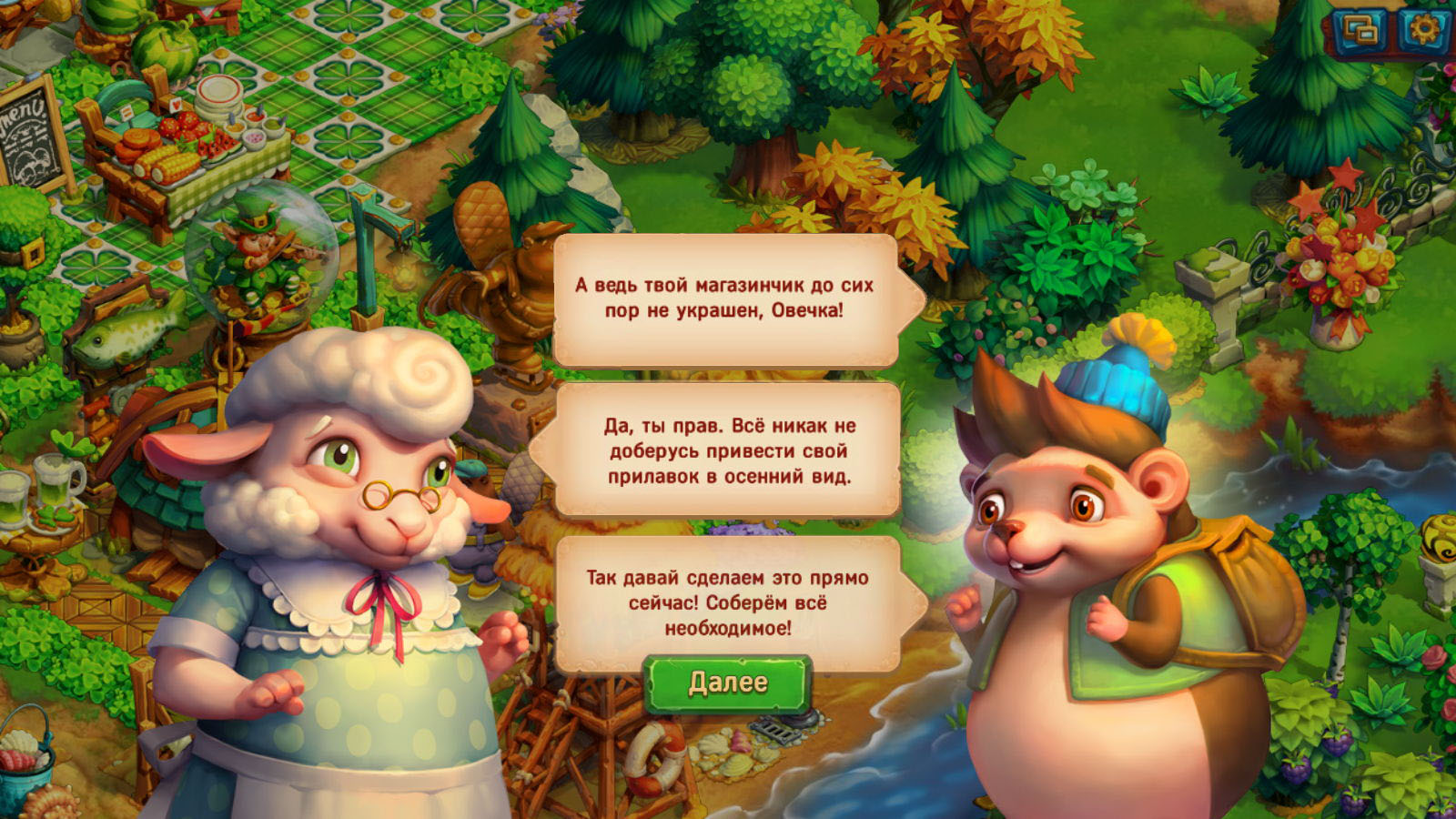Toggle windowed mode with the overlapping windows icon

(1360, 31)
